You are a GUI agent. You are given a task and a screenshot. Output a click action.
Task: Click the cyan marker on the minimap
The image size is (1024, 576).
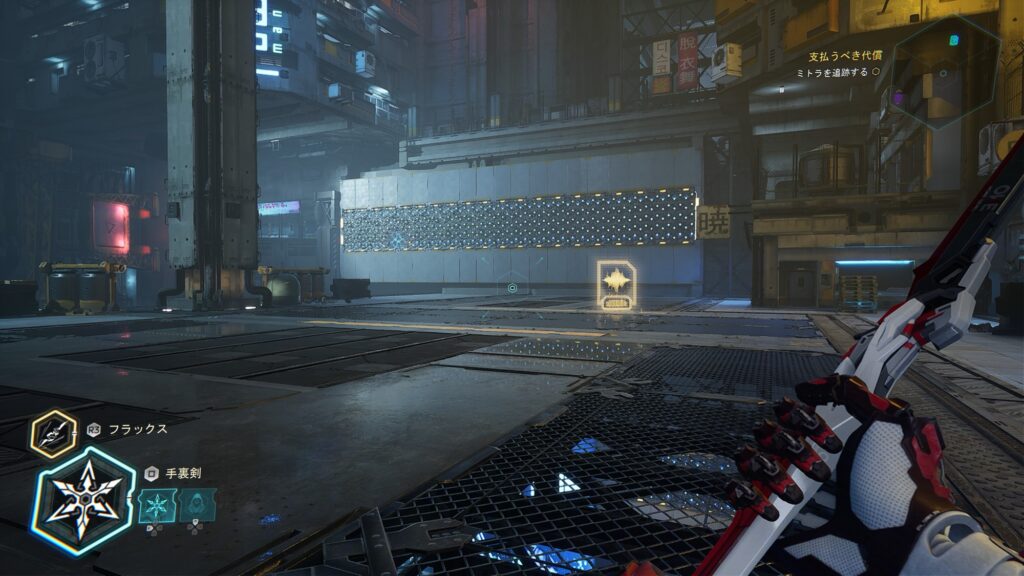tap(953, 41)
